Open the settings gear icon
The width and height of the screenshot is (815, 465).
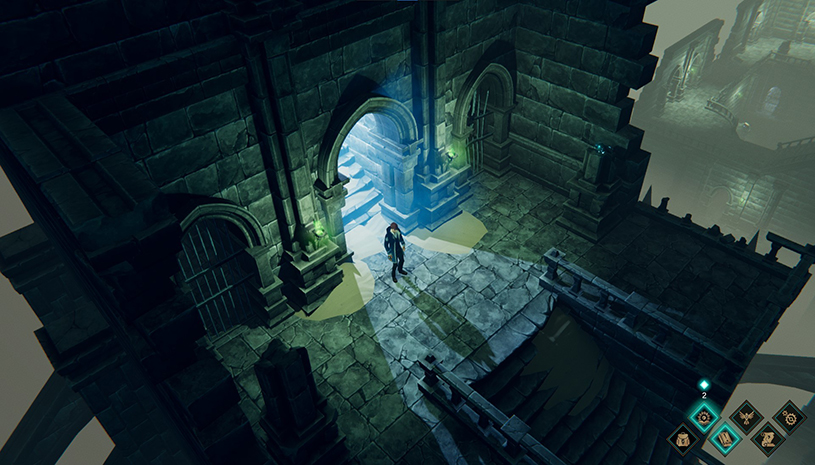tap(789, 415)
